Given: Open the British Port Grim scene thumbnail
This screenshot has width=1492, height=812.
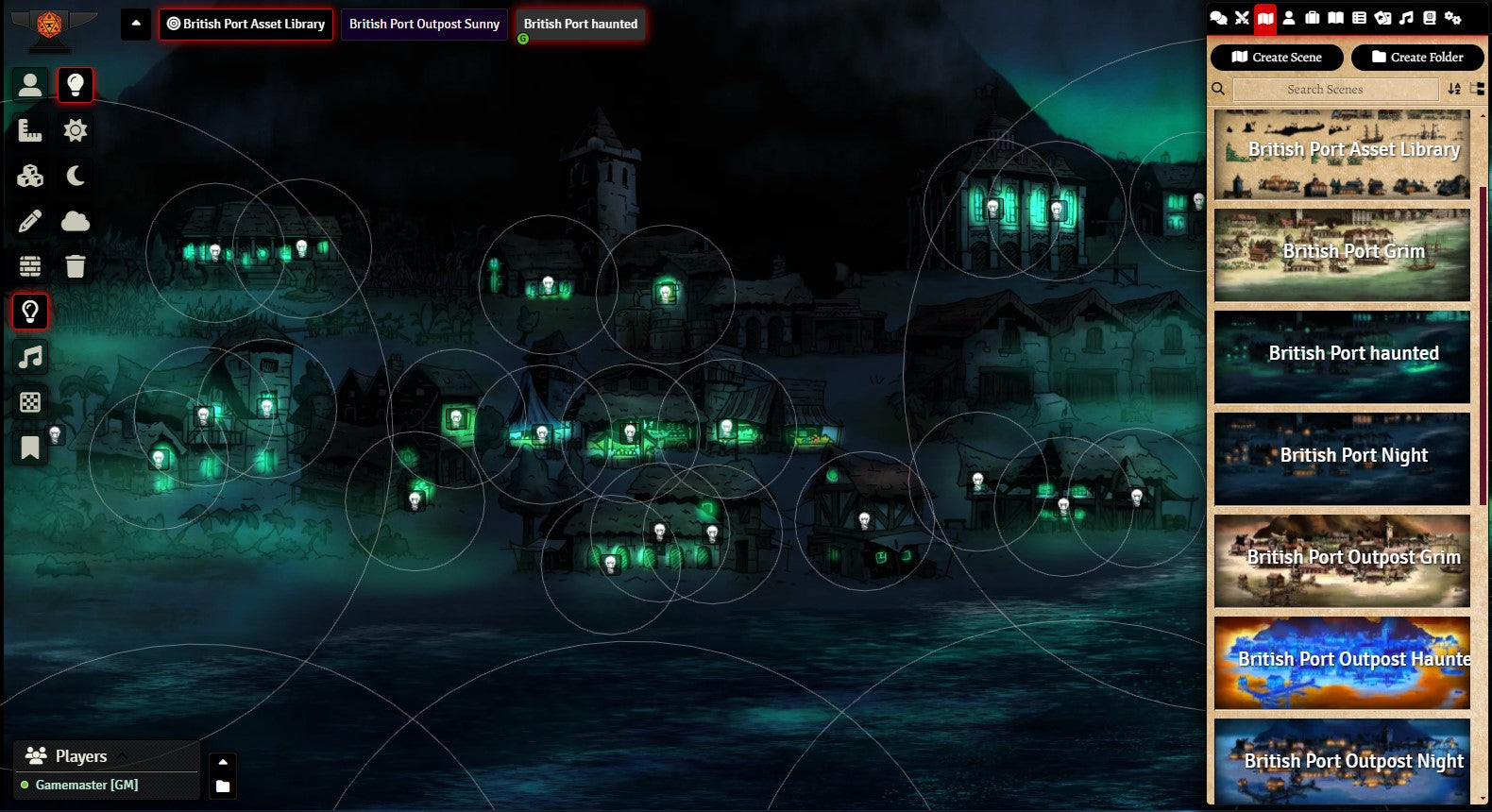Looking at the screenshot, I should click(1342, 253).
